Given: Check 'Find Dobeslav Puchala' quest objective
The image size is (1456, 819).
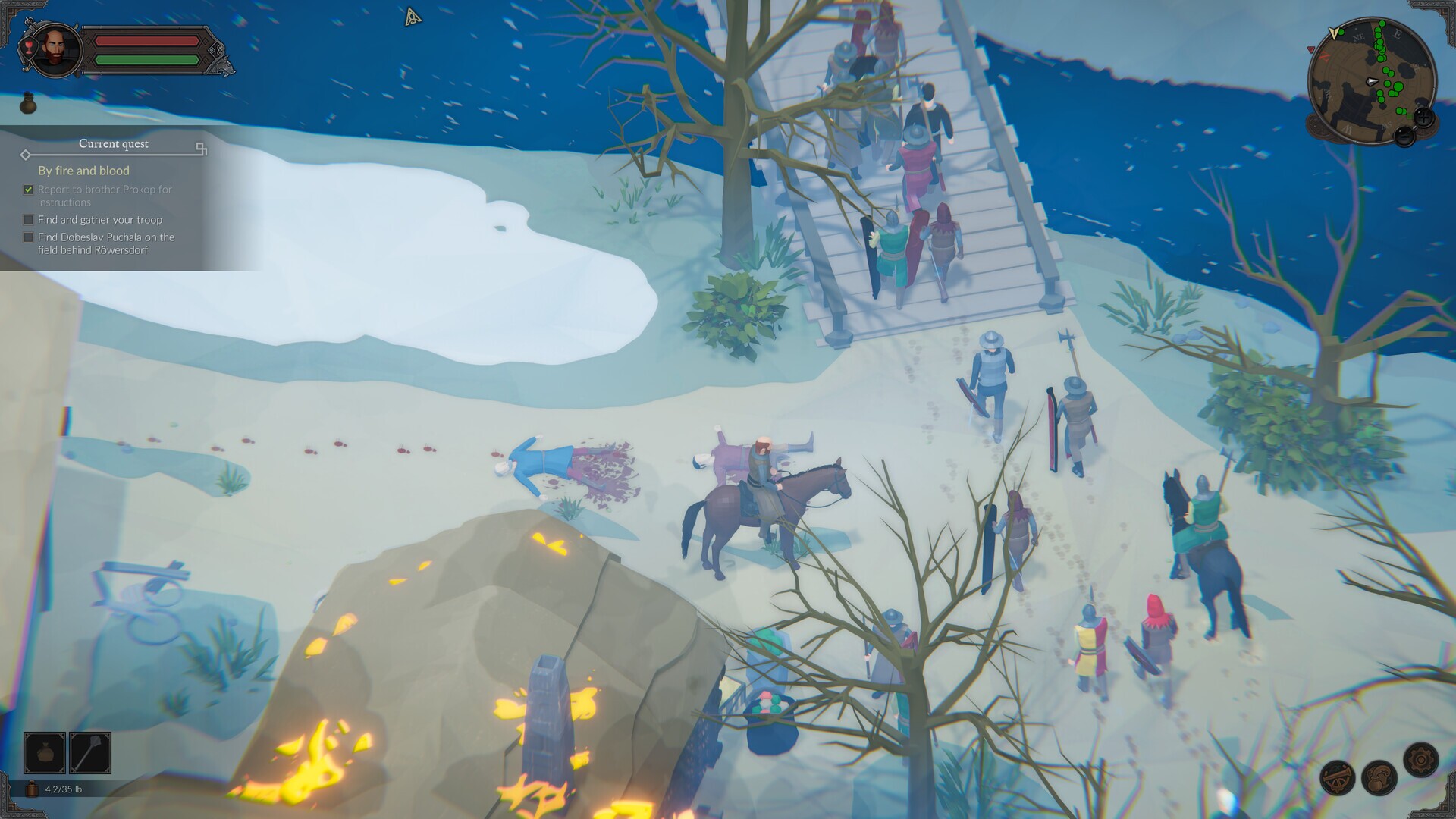Looking at the screenshot, I should [28, 237].
